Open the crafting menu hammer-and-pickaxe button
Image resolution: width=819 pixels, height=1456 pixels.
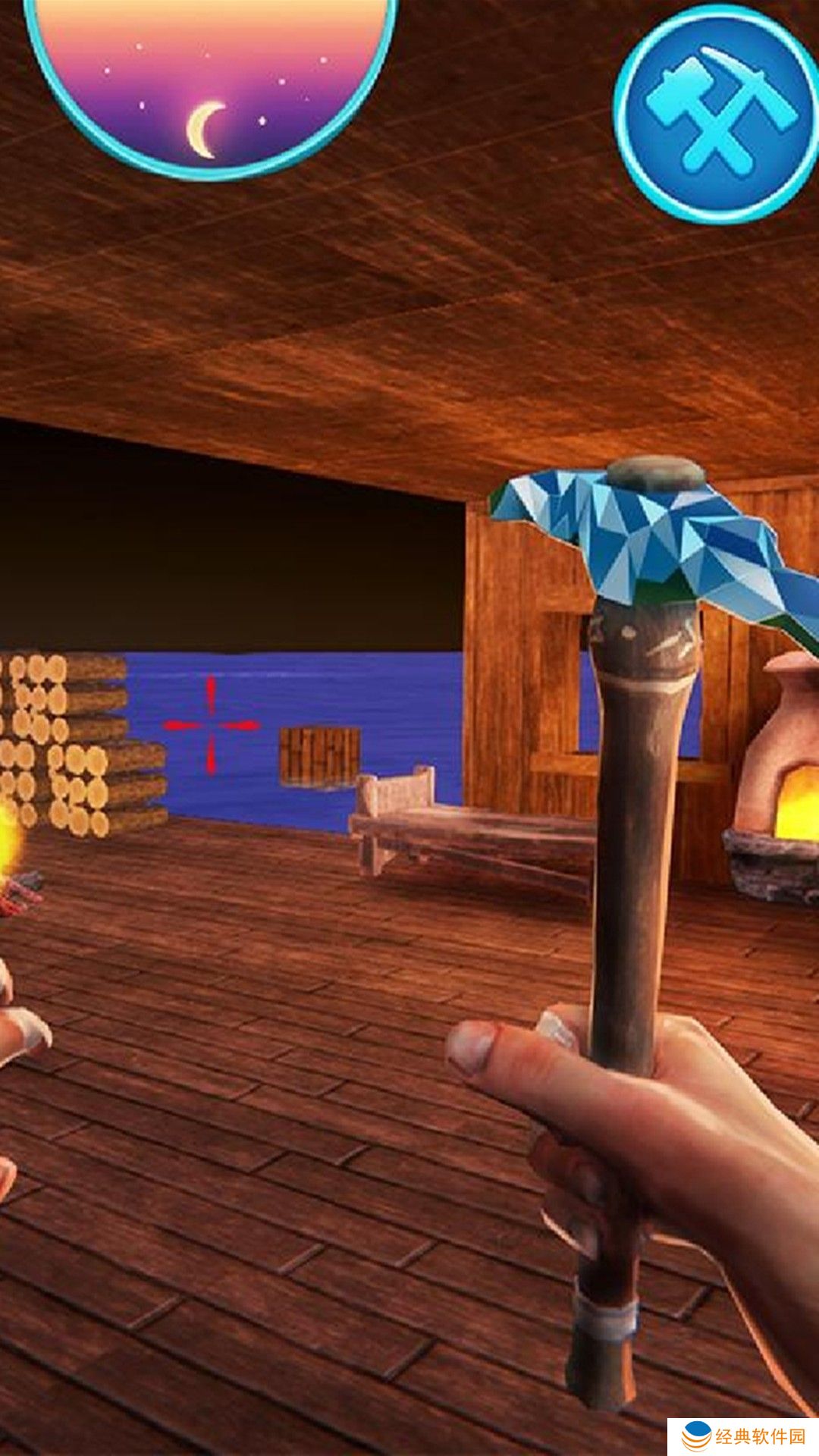pos(716,114)
